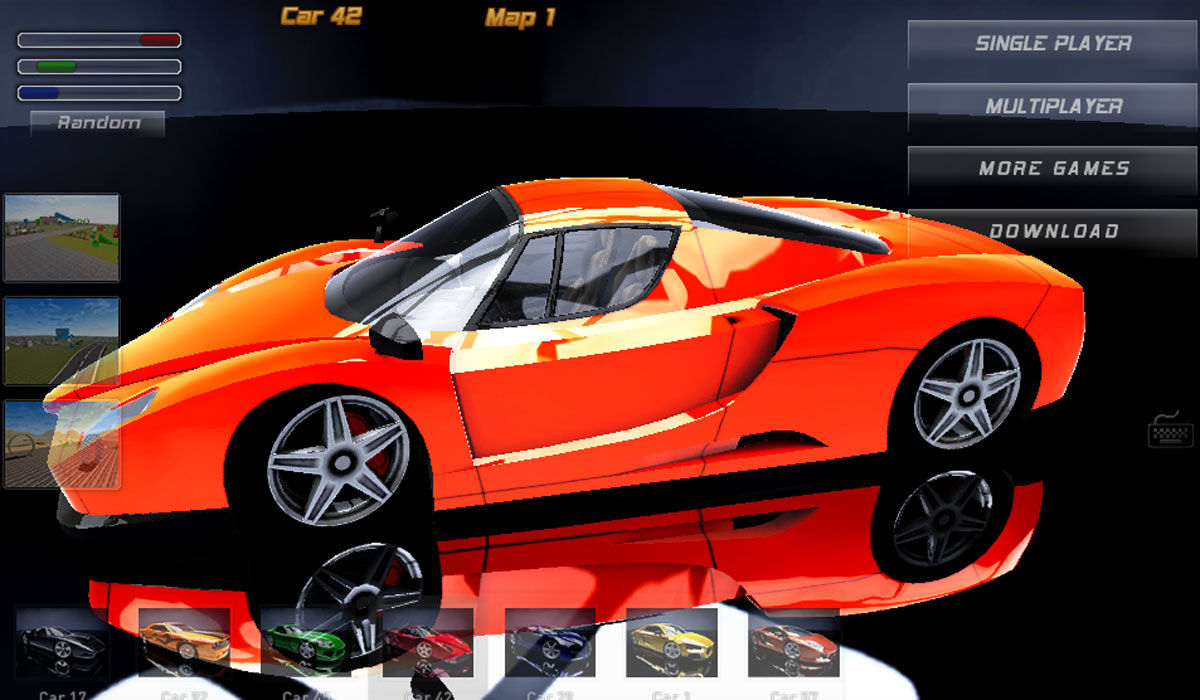The image size is (1200, 700).
Task: Open the More Games link
Action: (1052, 169)
